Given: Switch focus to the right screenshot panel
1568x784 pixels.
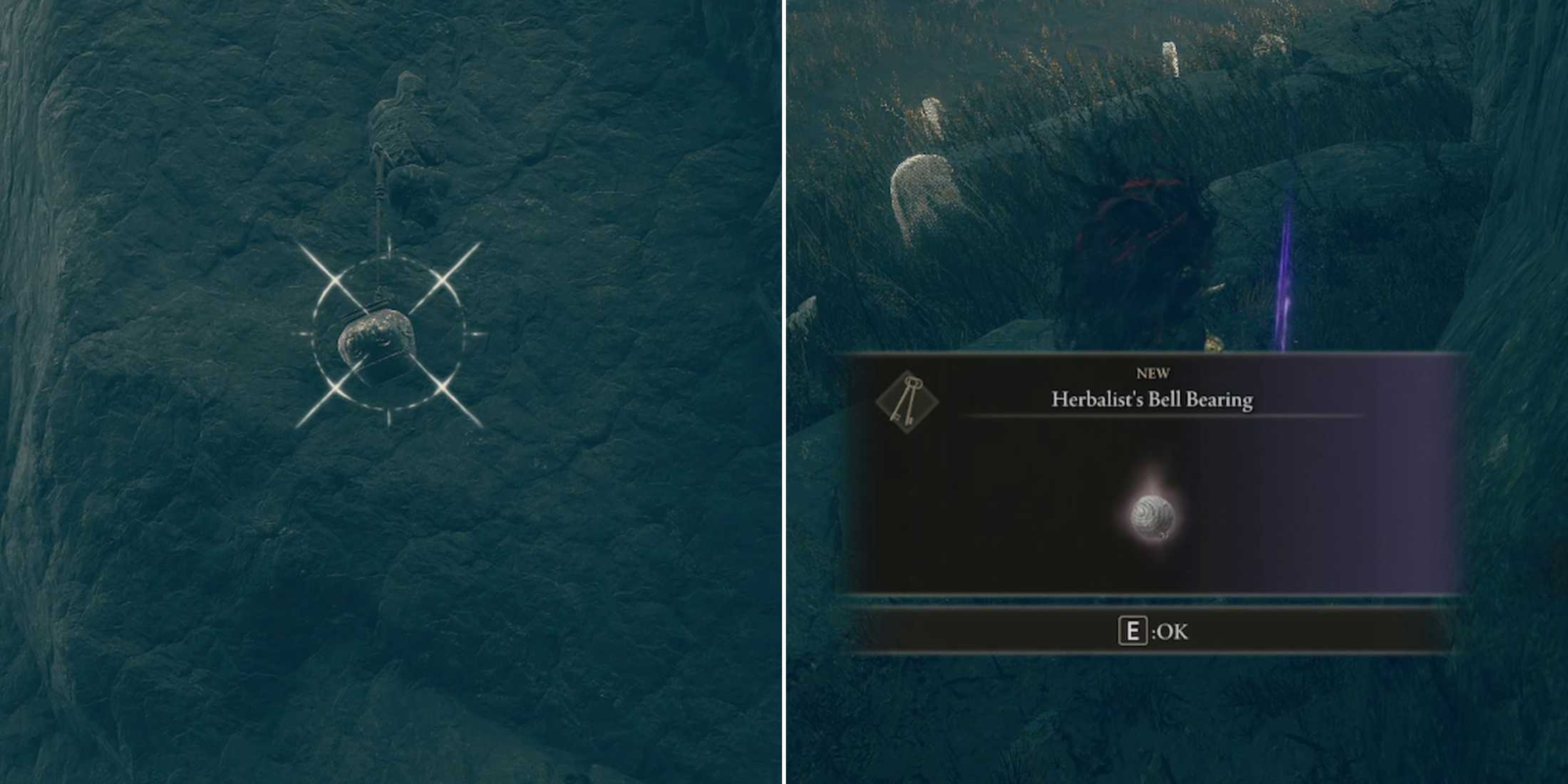Looking at the screenshot, I should click(x=1176, y=178).
